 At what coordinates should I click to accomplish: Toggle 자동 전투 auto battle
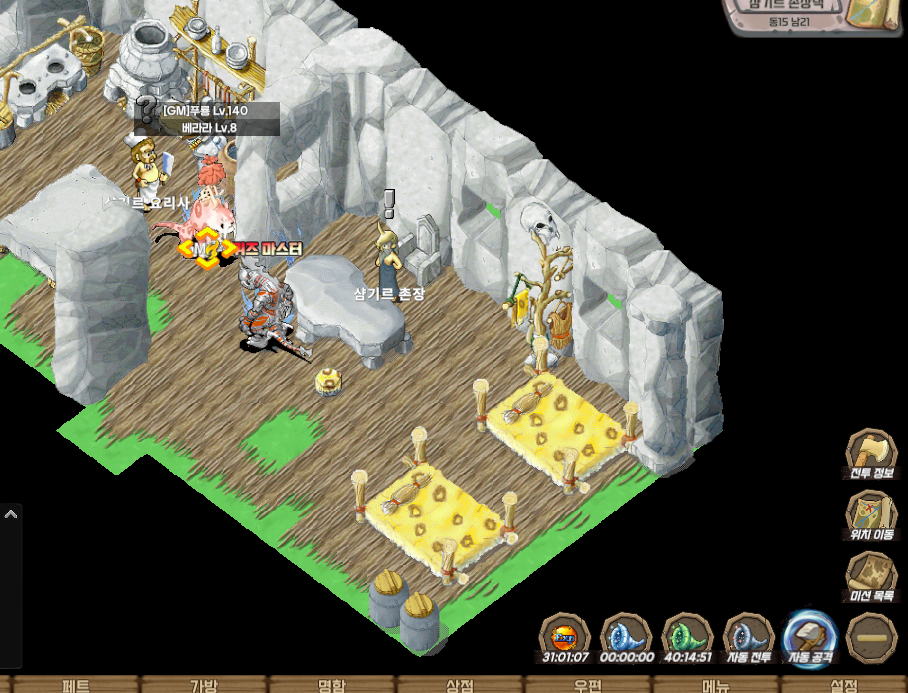[x=748, y=636]
